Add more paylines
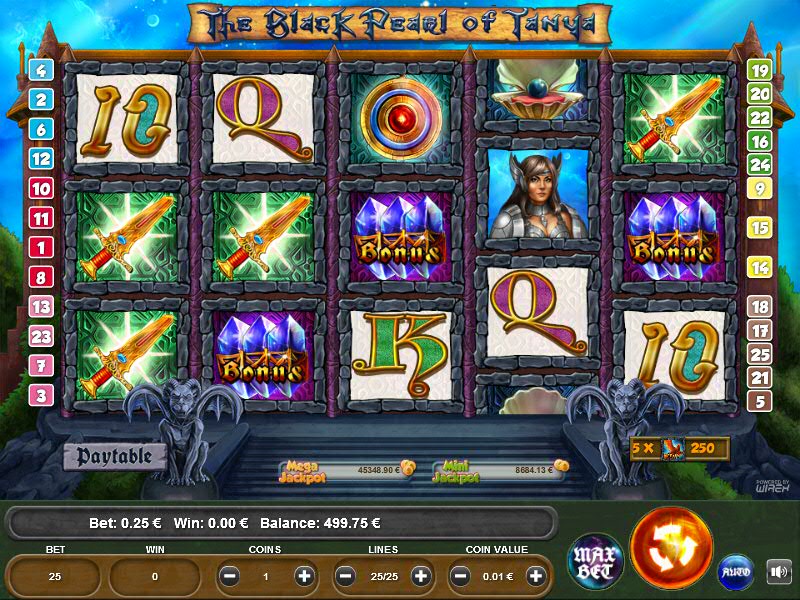The width and height of the screenshot is (800, 600). [421, 576]
